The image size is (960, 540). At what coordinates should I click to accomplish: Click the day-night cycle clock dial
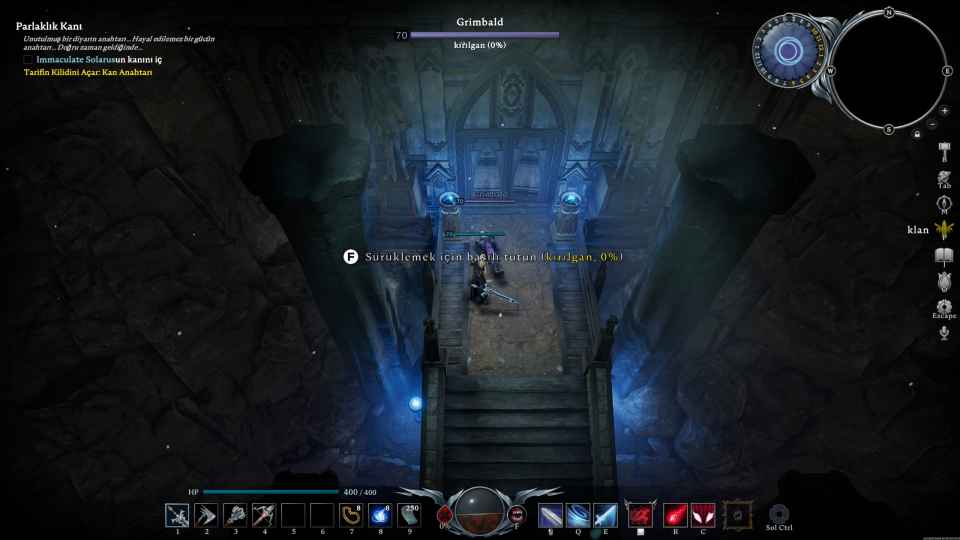788,51
